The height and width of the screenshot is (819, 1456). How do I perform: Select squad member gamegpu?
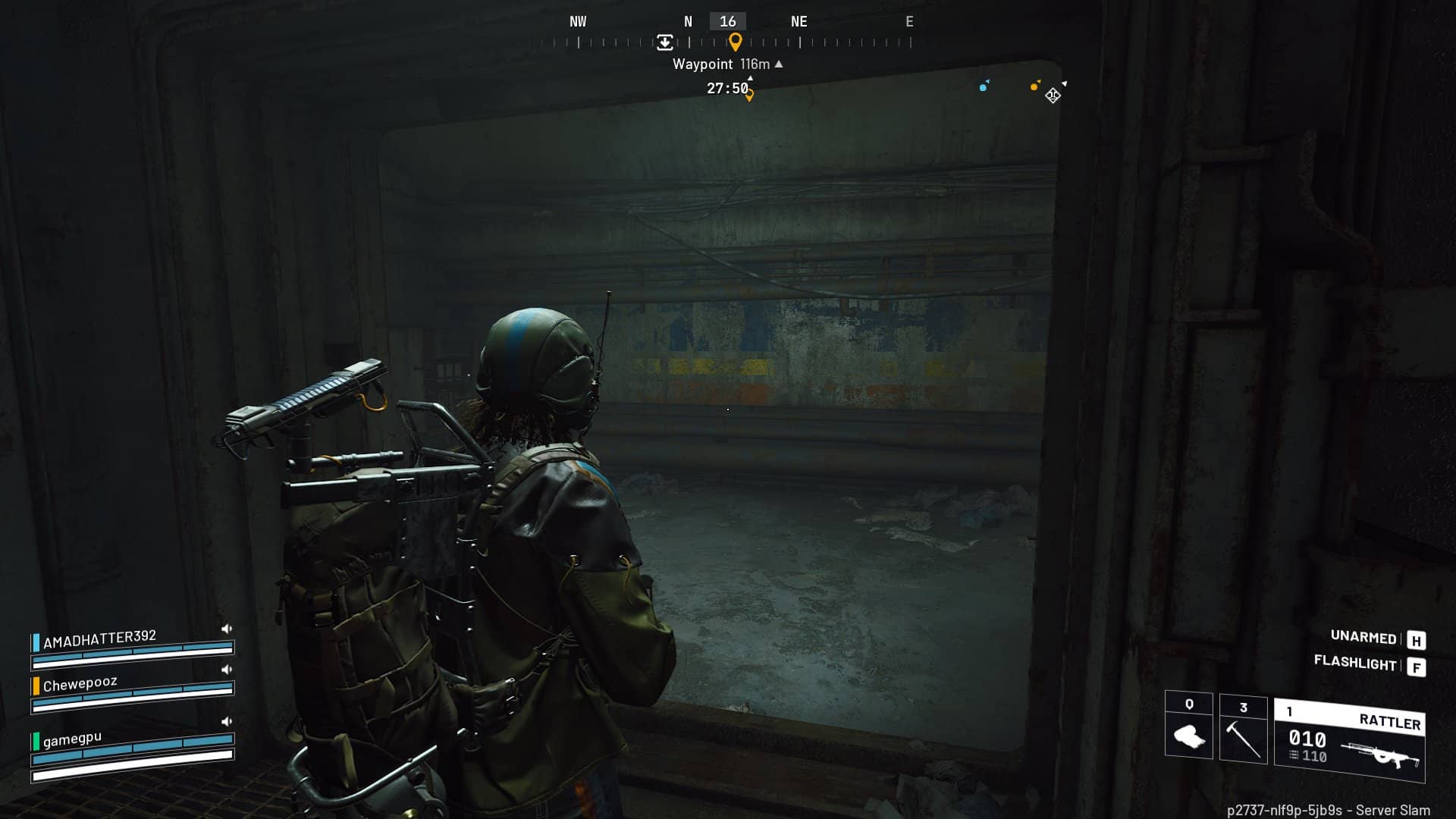pos(72,738)
